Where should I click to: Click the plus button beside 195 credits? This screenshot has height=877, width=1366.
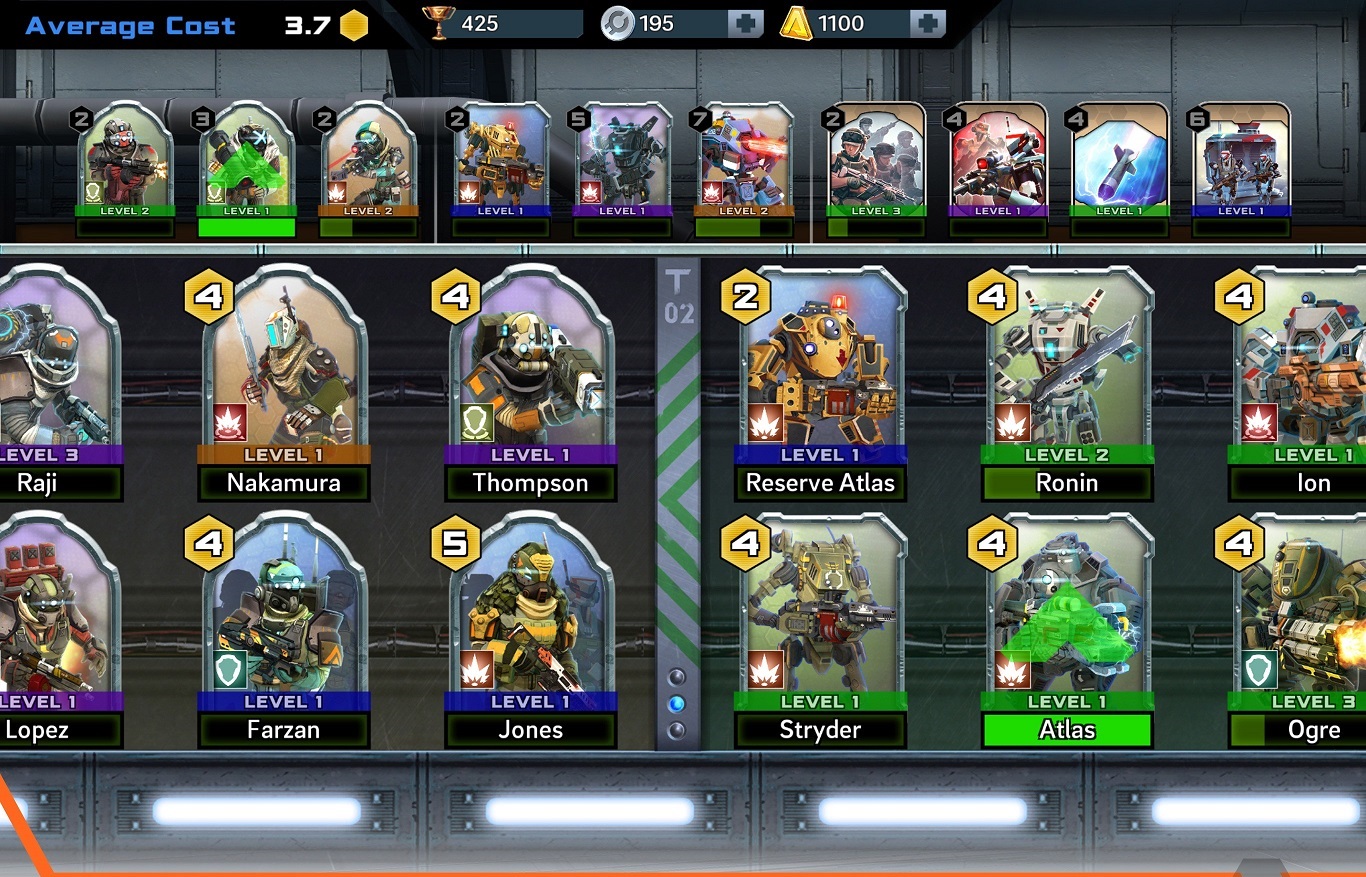[x=745, y=24]
